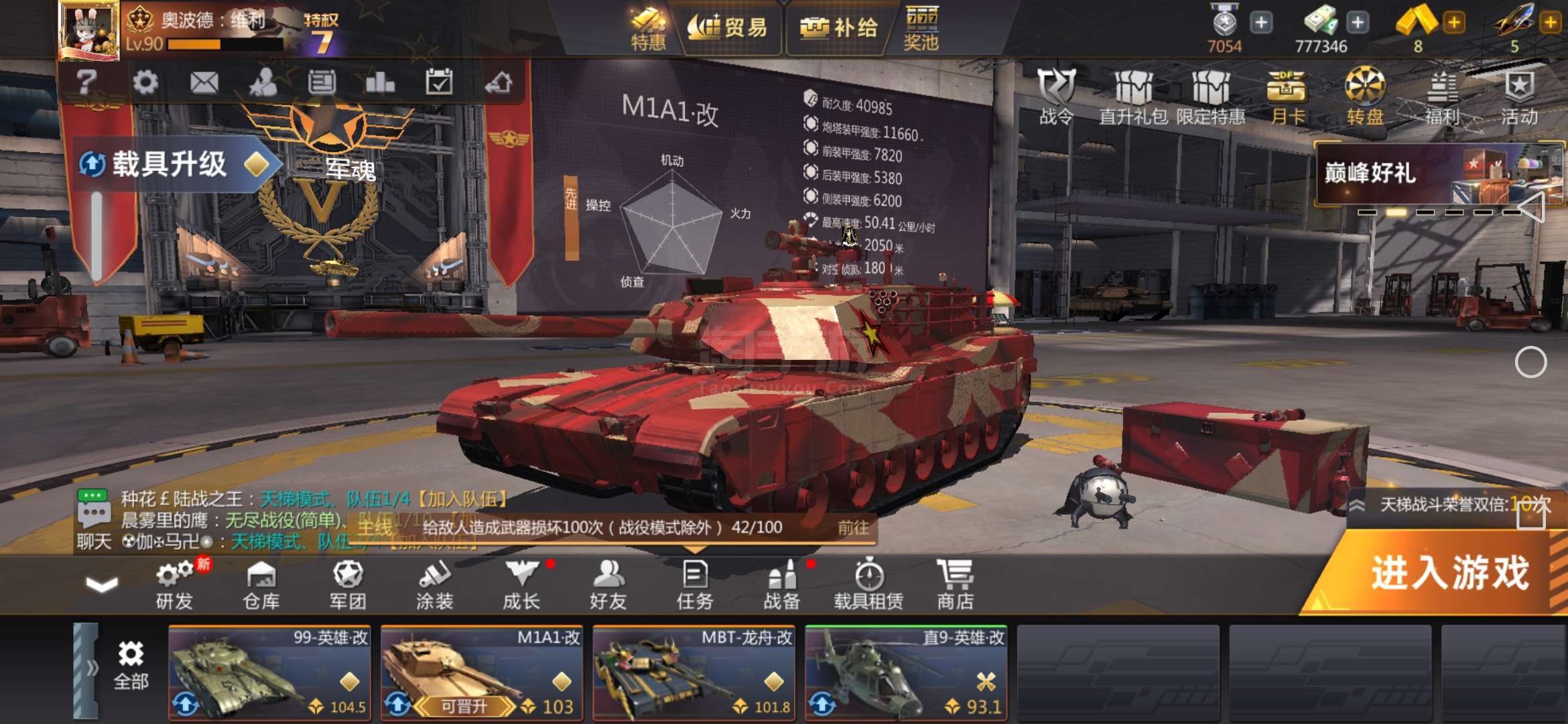
Task: Open the 贸易 trade tab
Action: [728, 28]
